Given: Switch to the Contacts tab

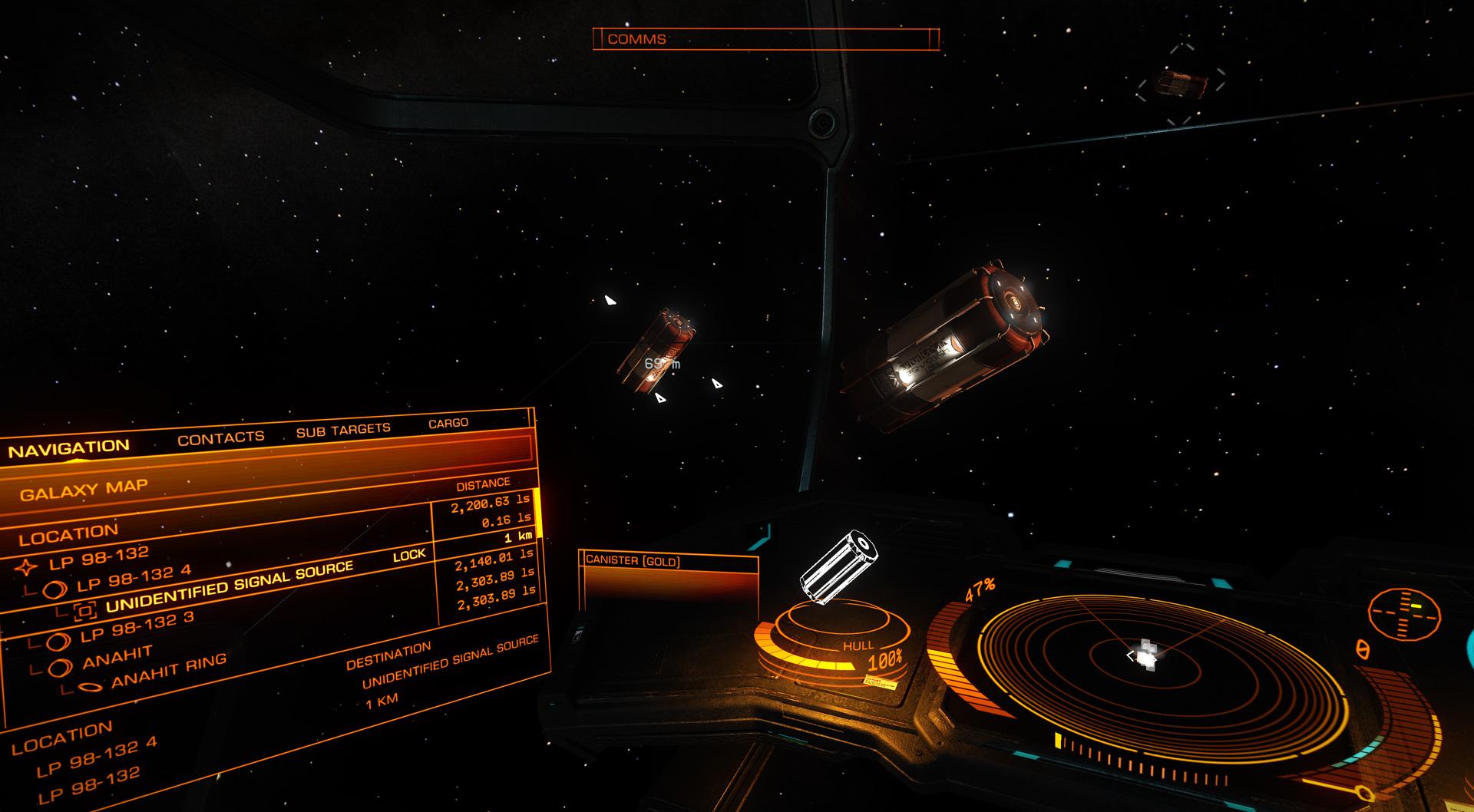Looking at the screenshot, I should pyautogui.click(x=220, y=437).
